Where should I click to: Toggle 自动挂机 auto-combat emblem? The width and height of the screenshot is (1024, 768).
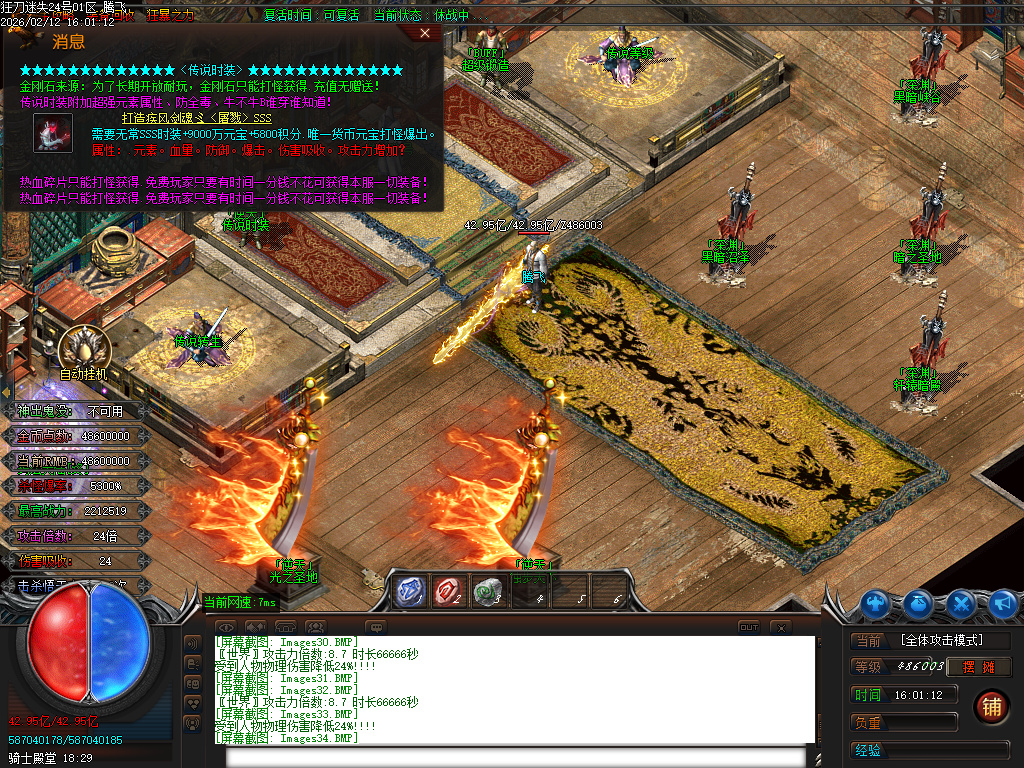(x=83, y=349)
